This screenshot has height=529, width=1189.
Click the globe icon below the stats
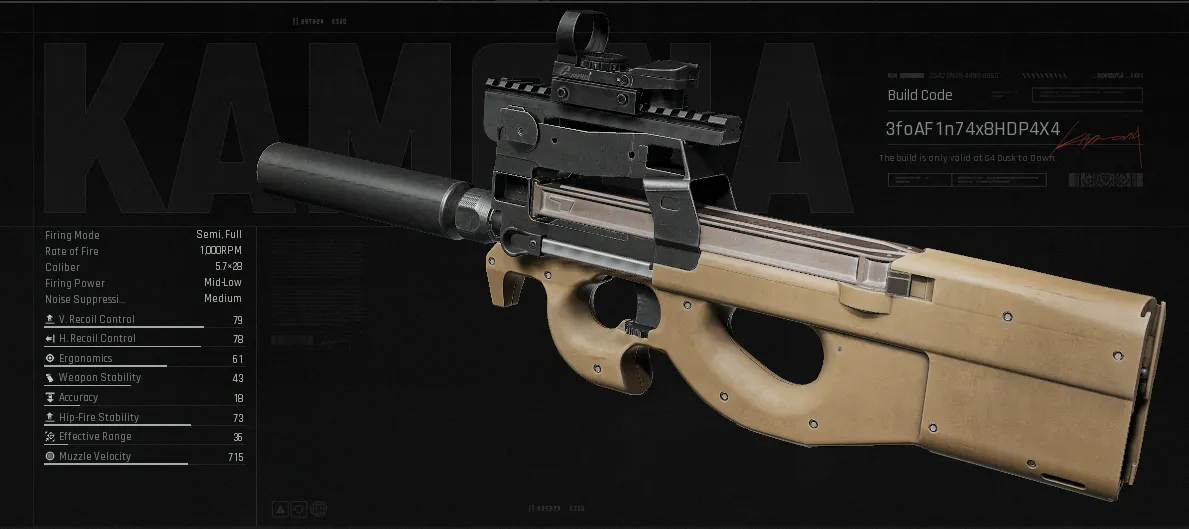coord(318,509)
